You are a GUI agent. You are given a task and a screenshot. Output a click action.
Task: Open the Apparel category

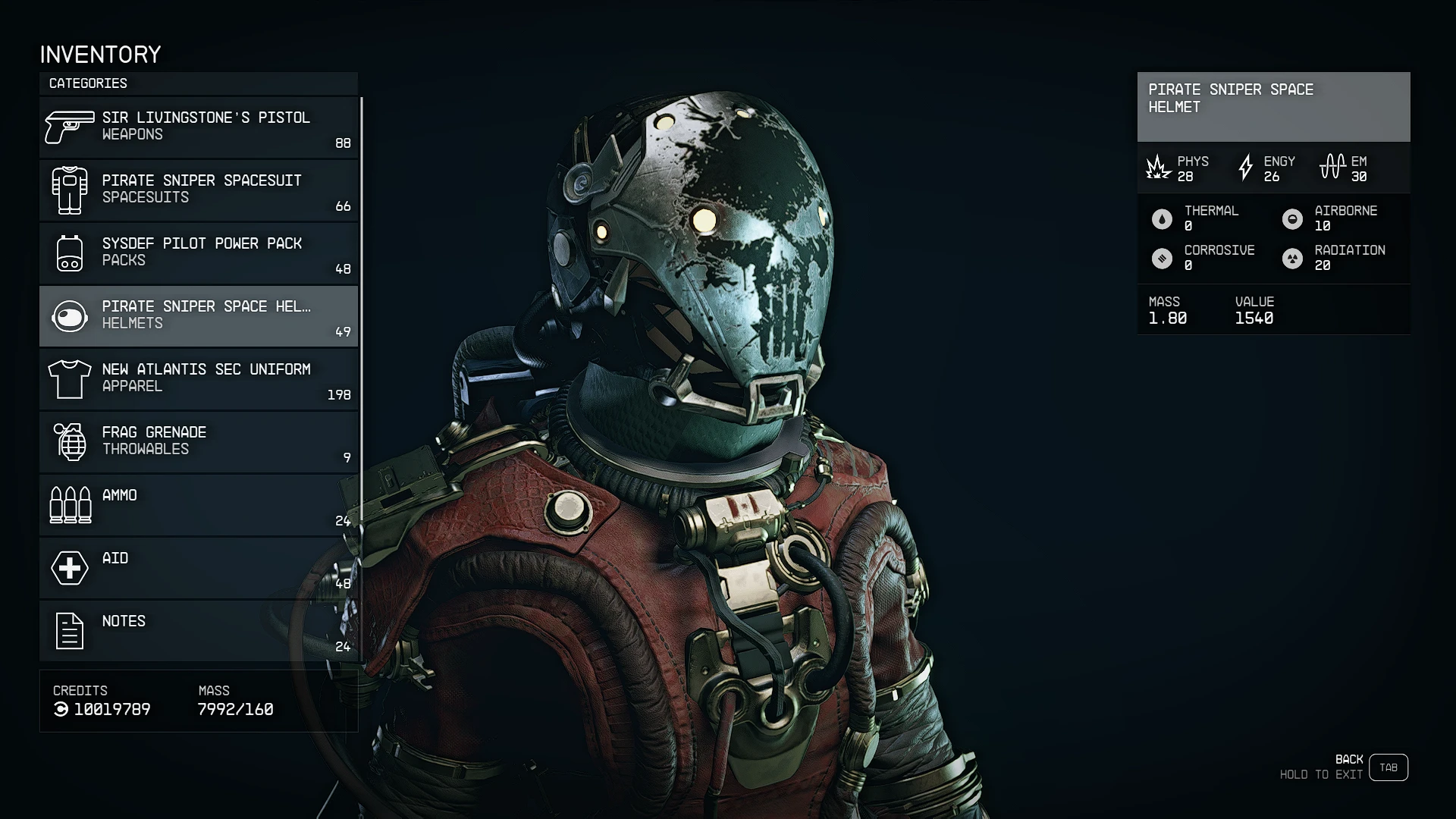(x=199, y=379)
